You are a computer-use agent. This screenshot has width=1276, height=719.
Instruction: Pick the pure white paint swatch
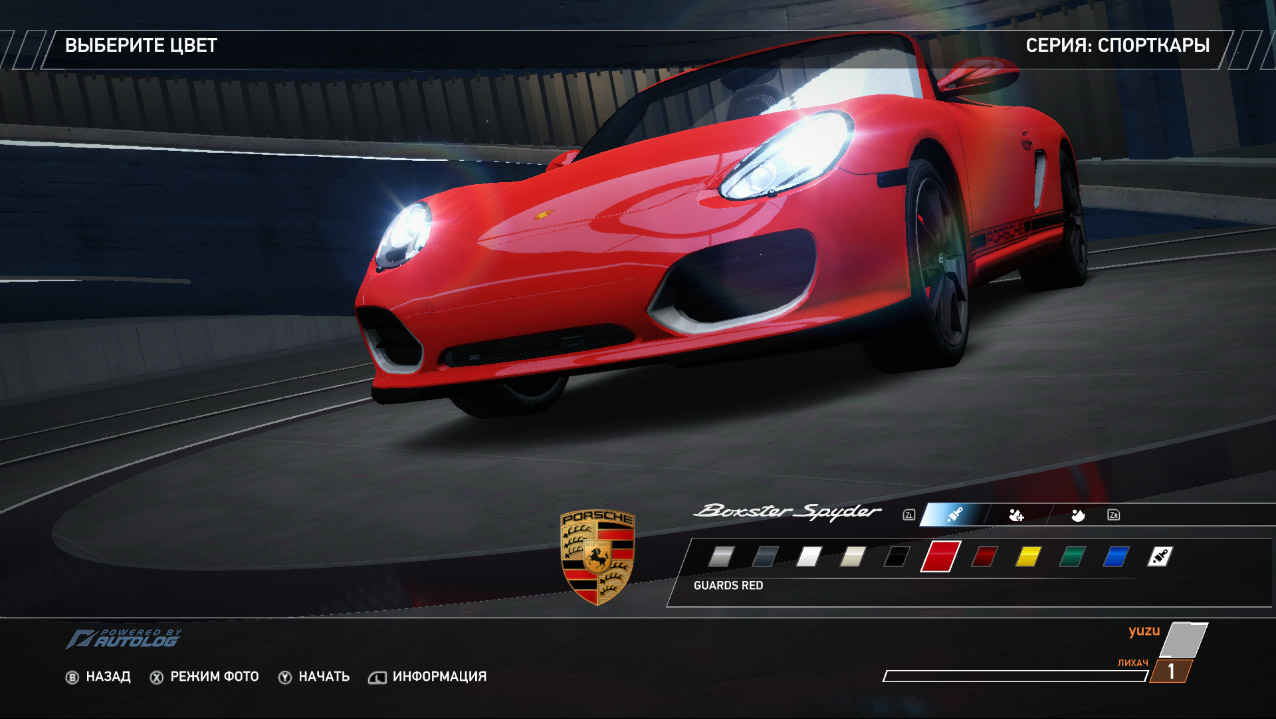(809, 556)
